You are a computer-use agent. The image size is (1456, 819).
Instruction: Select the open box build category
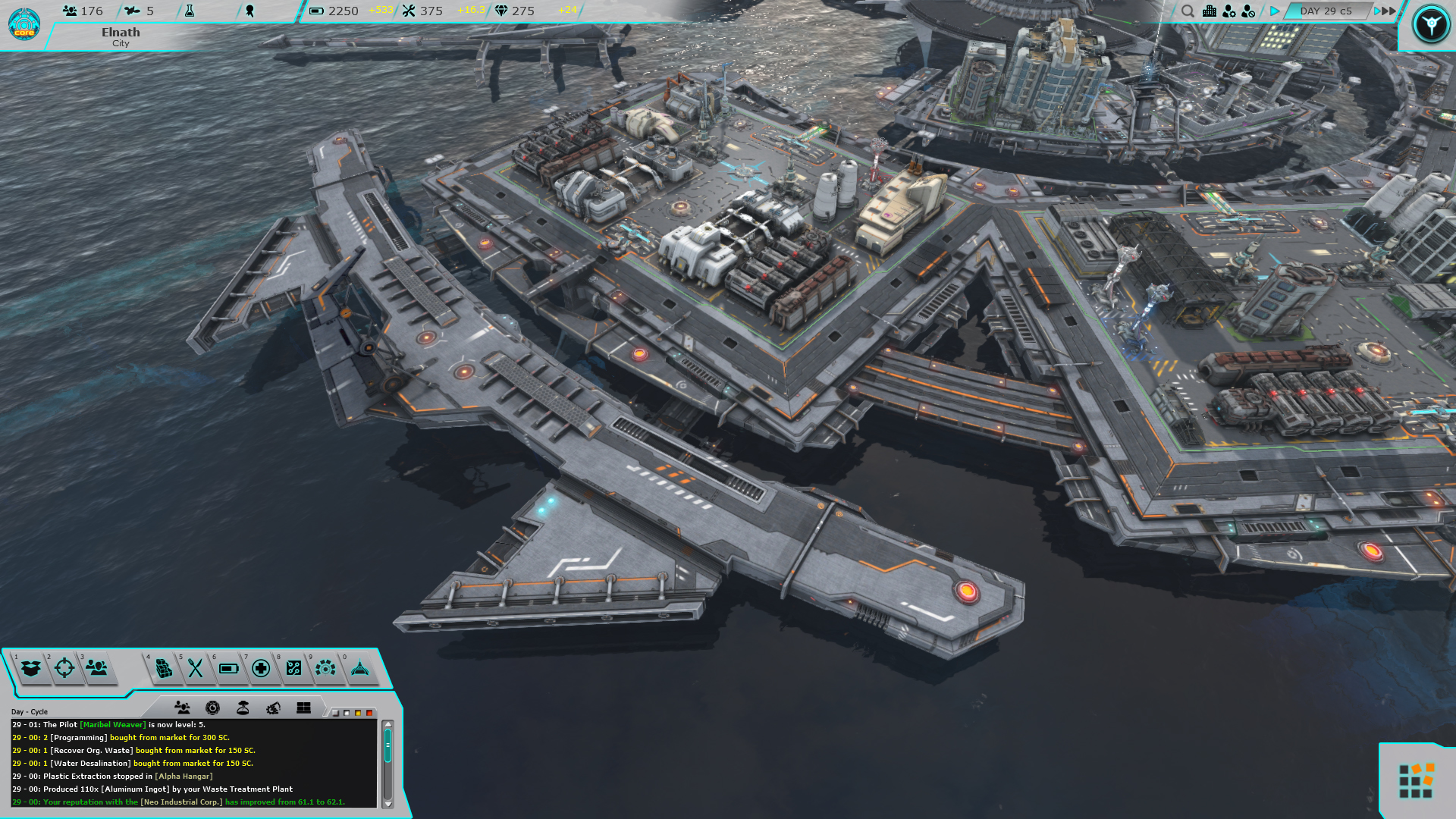click(31, 668)
